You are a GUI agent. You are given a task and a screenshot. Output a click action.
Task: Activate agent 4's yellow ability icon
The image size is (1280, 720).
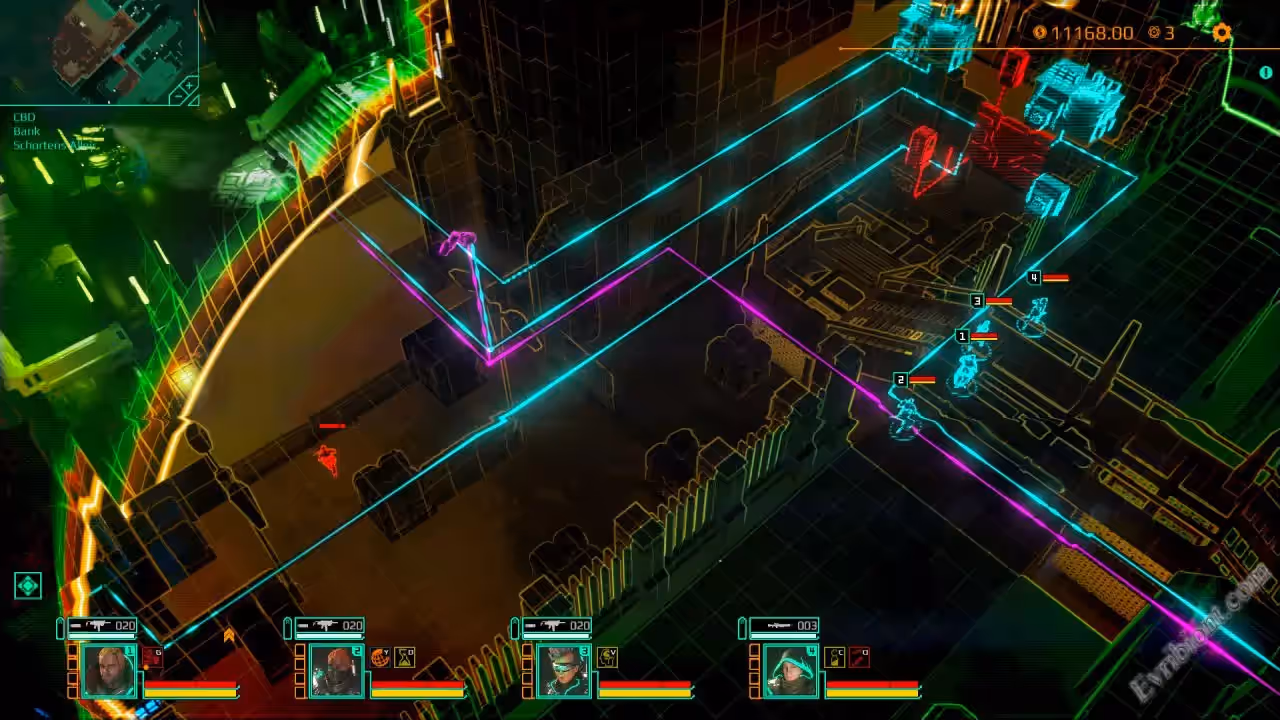pos(834,657)
